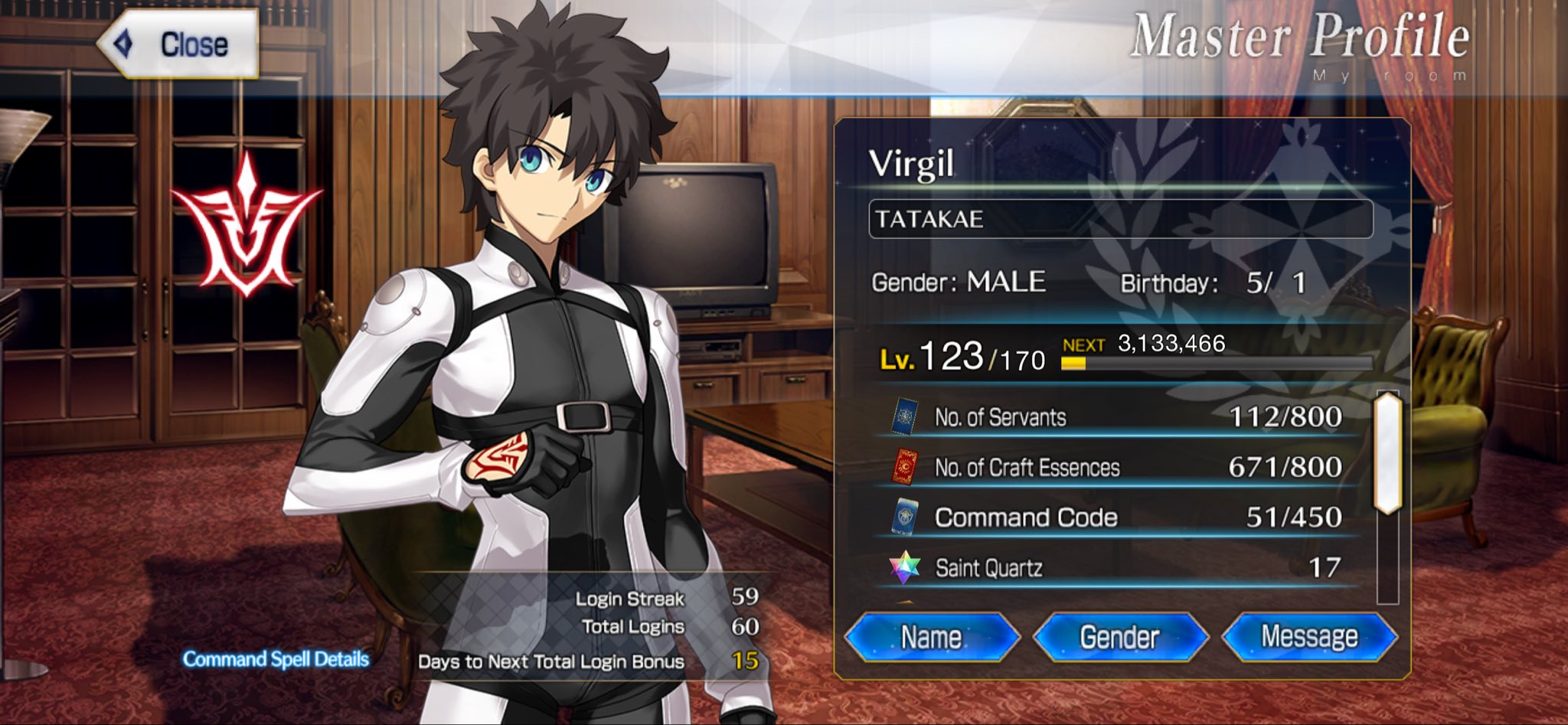Viewport: 1568px width, 725px height.
Task: Select the TATAKAE message field
Action: pyautogui.click(x=1120, y=220)
